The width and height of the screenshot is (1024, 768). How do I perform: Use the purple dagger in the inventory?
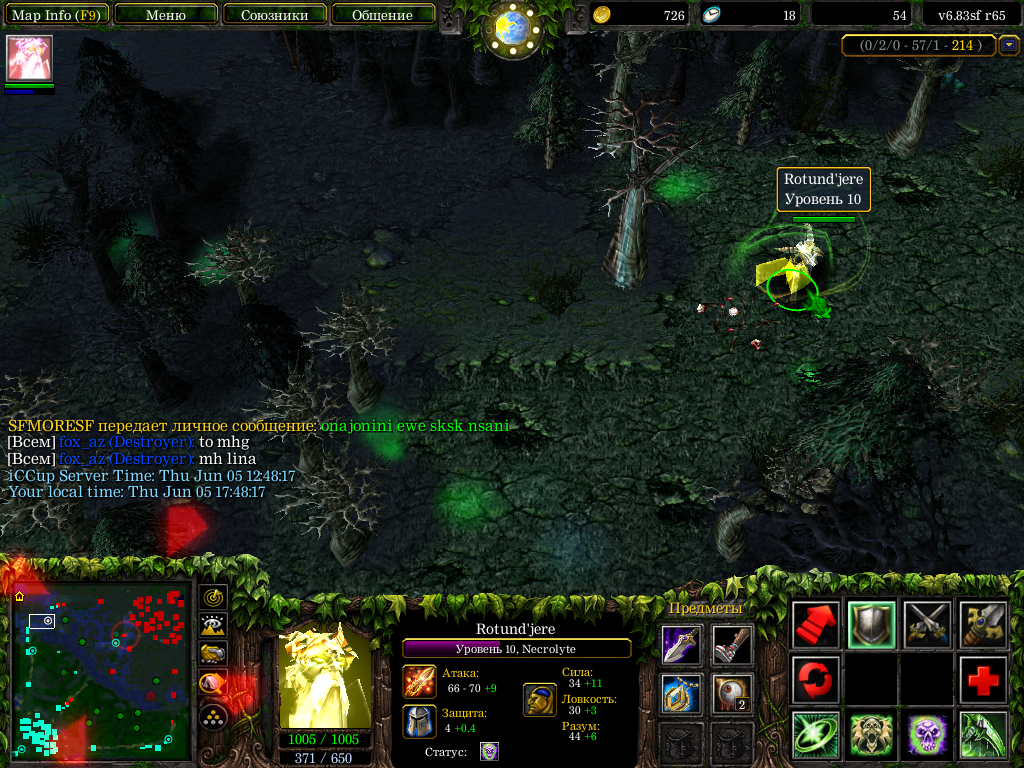681,645
